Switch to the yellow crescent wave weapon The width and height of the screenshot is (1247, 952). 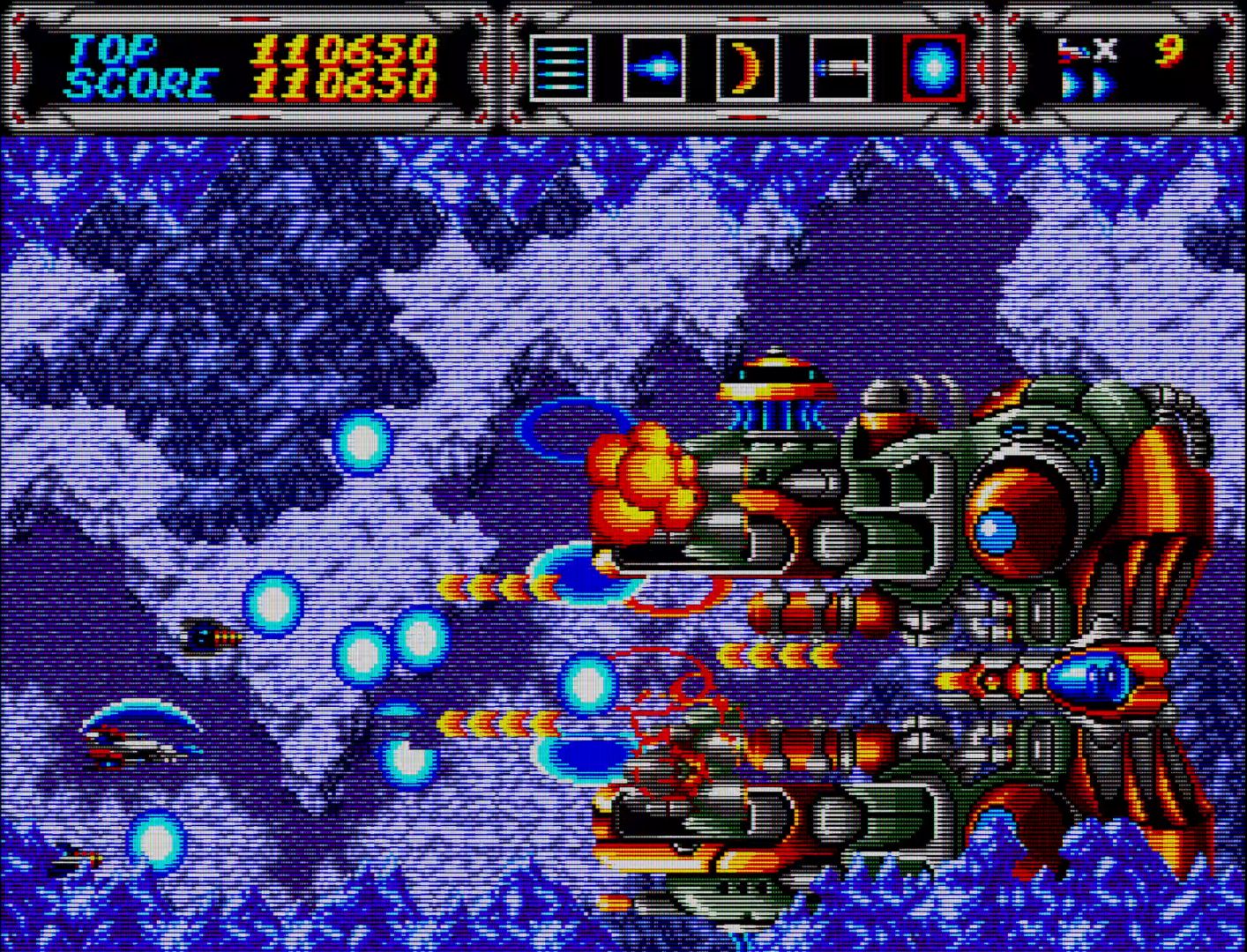click(747, 68)
